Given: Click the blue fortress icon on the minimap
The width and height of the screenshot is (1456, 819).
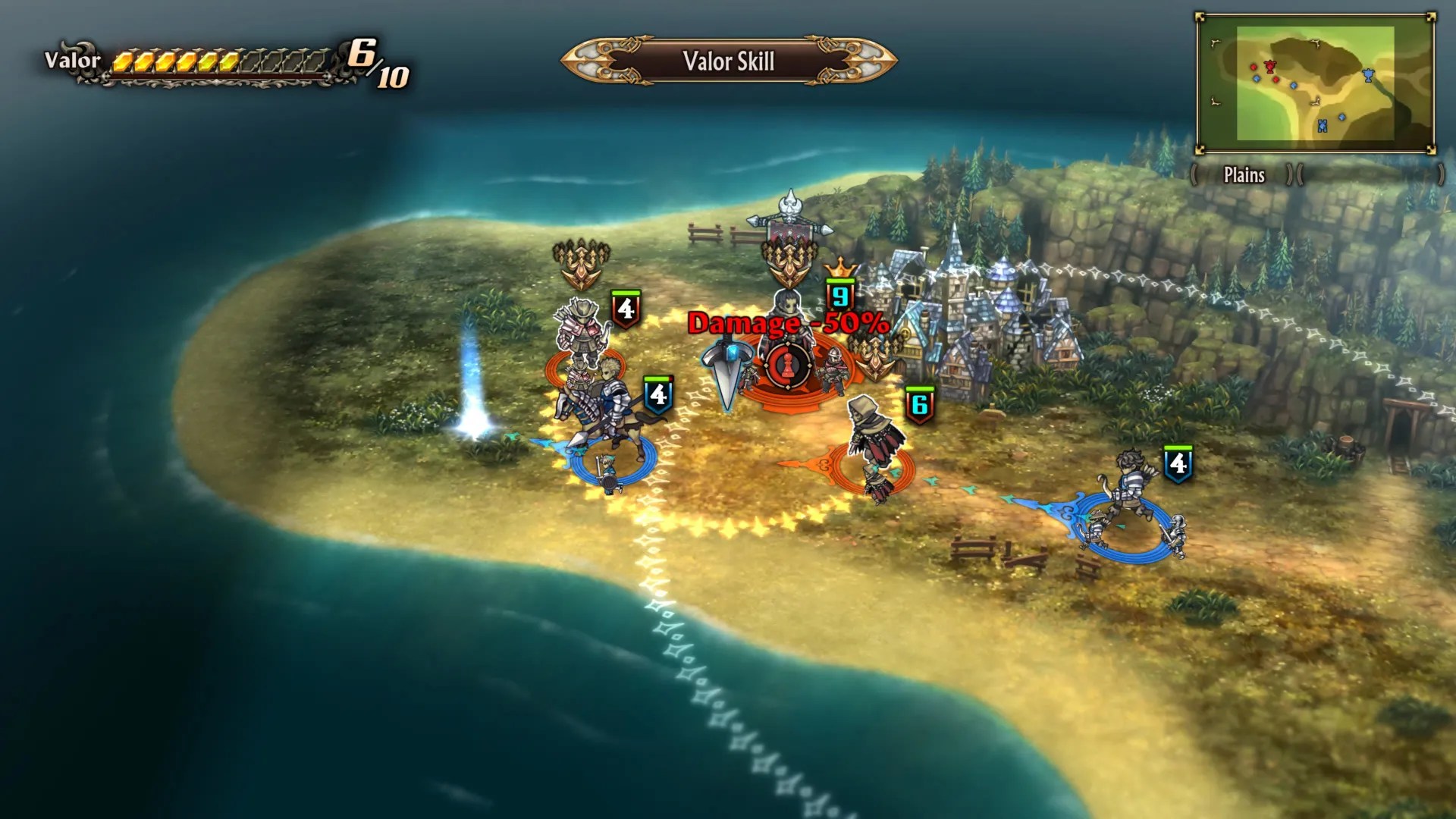Looking at the screenshot, I should (x=1323, y=124).
